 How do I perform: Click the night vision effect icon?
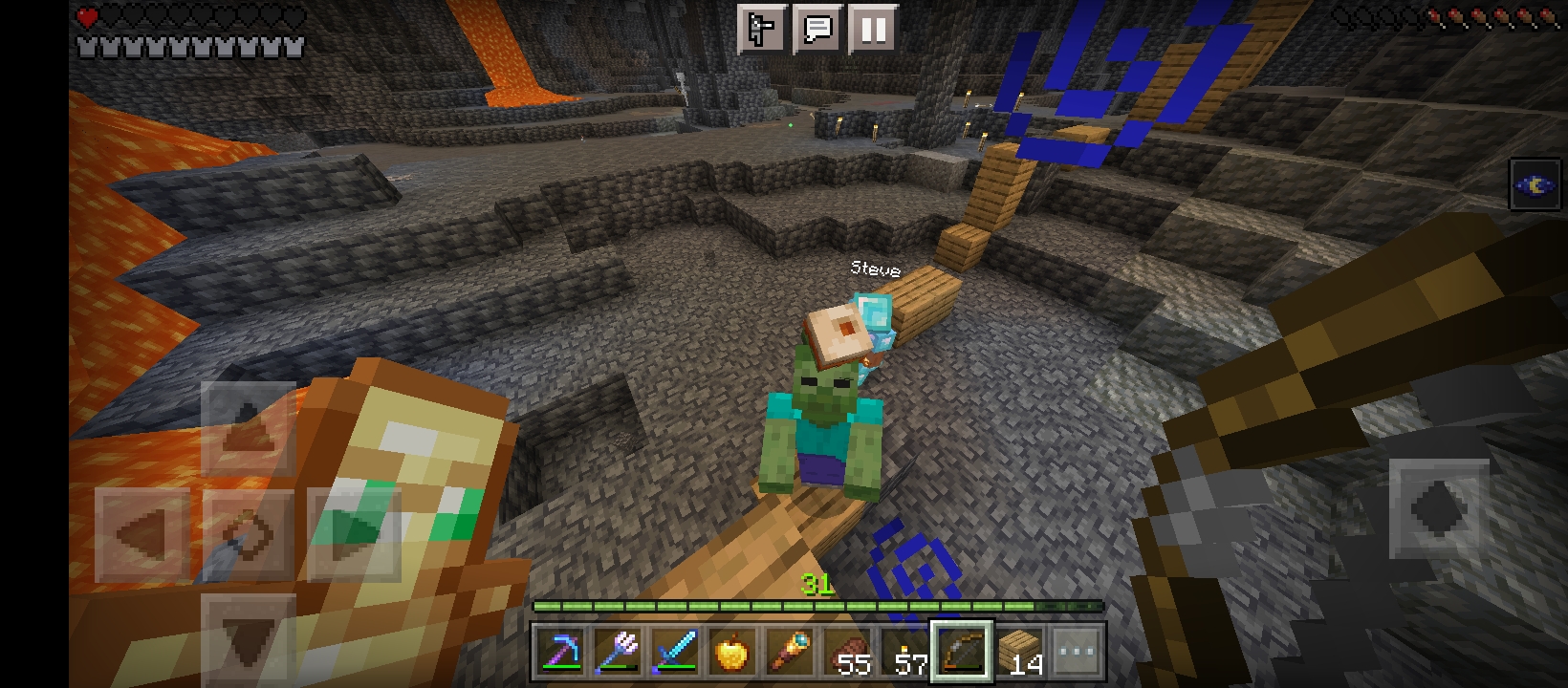1535,184
